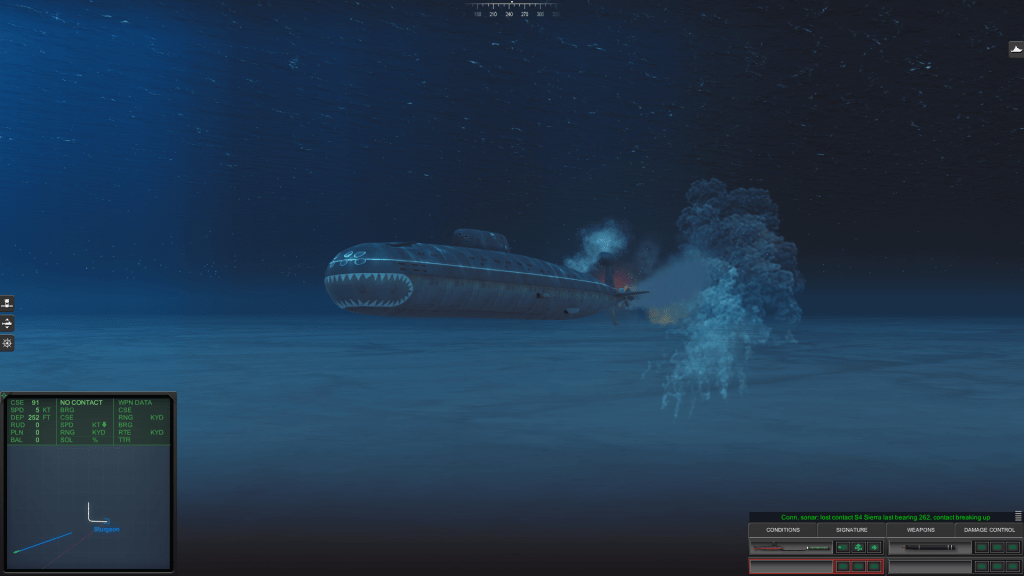Click the gear wheel icon on left edge
The image size is (1024, 576).
tap(7, 343)
